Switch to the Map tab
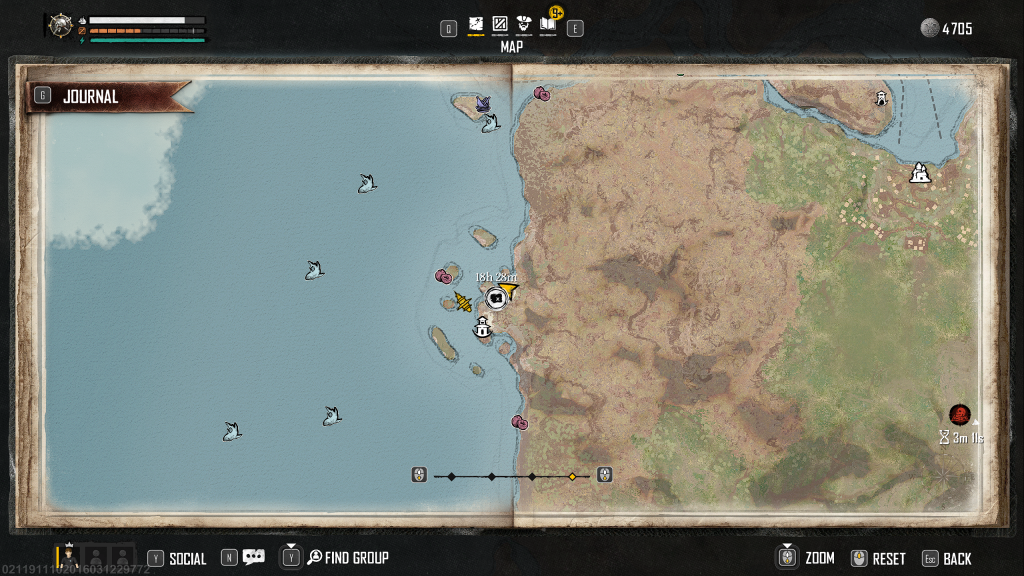 476,24
